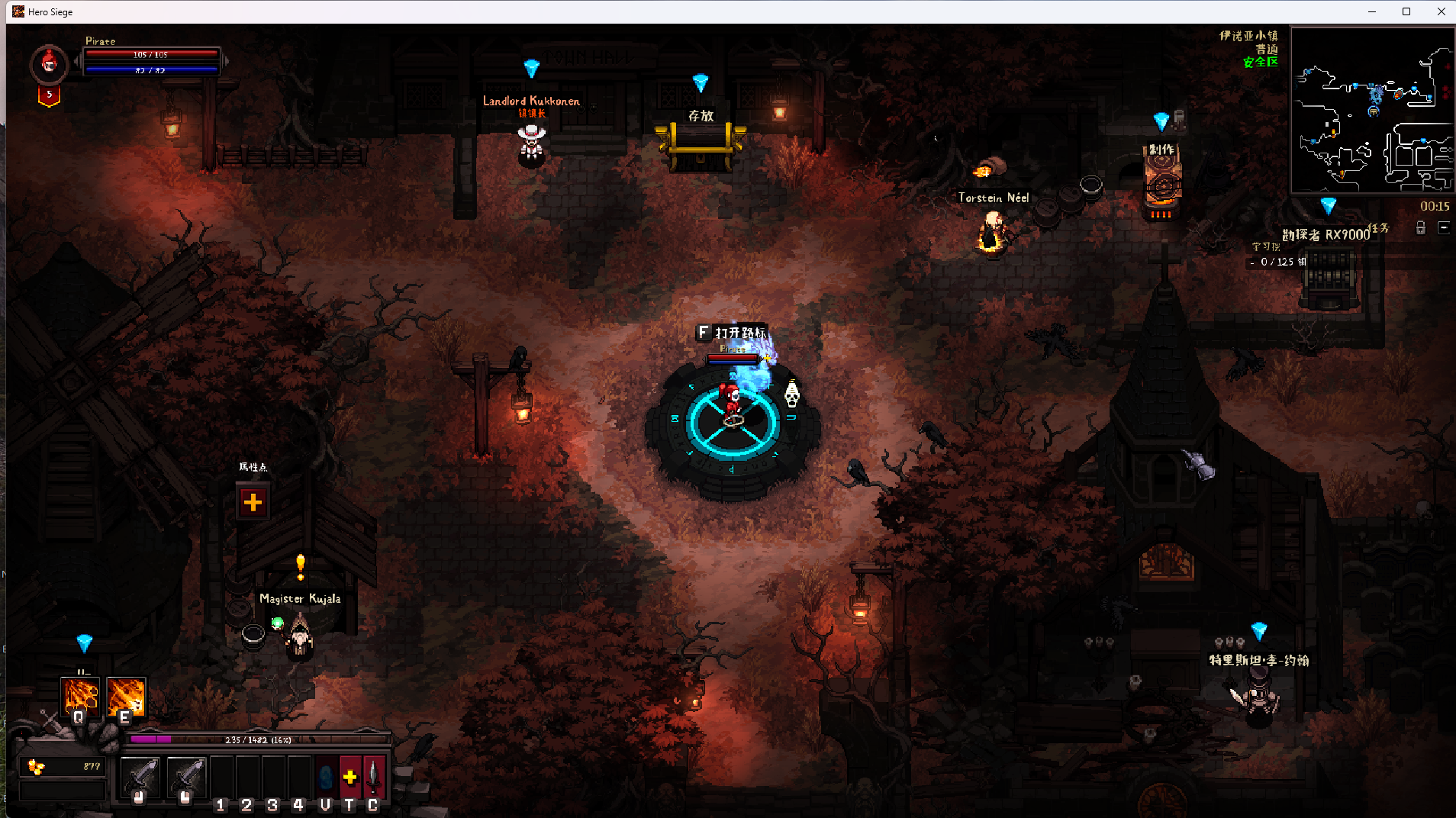
Task: Close the Hero Siege window
Action: [x=1442, y=11]
